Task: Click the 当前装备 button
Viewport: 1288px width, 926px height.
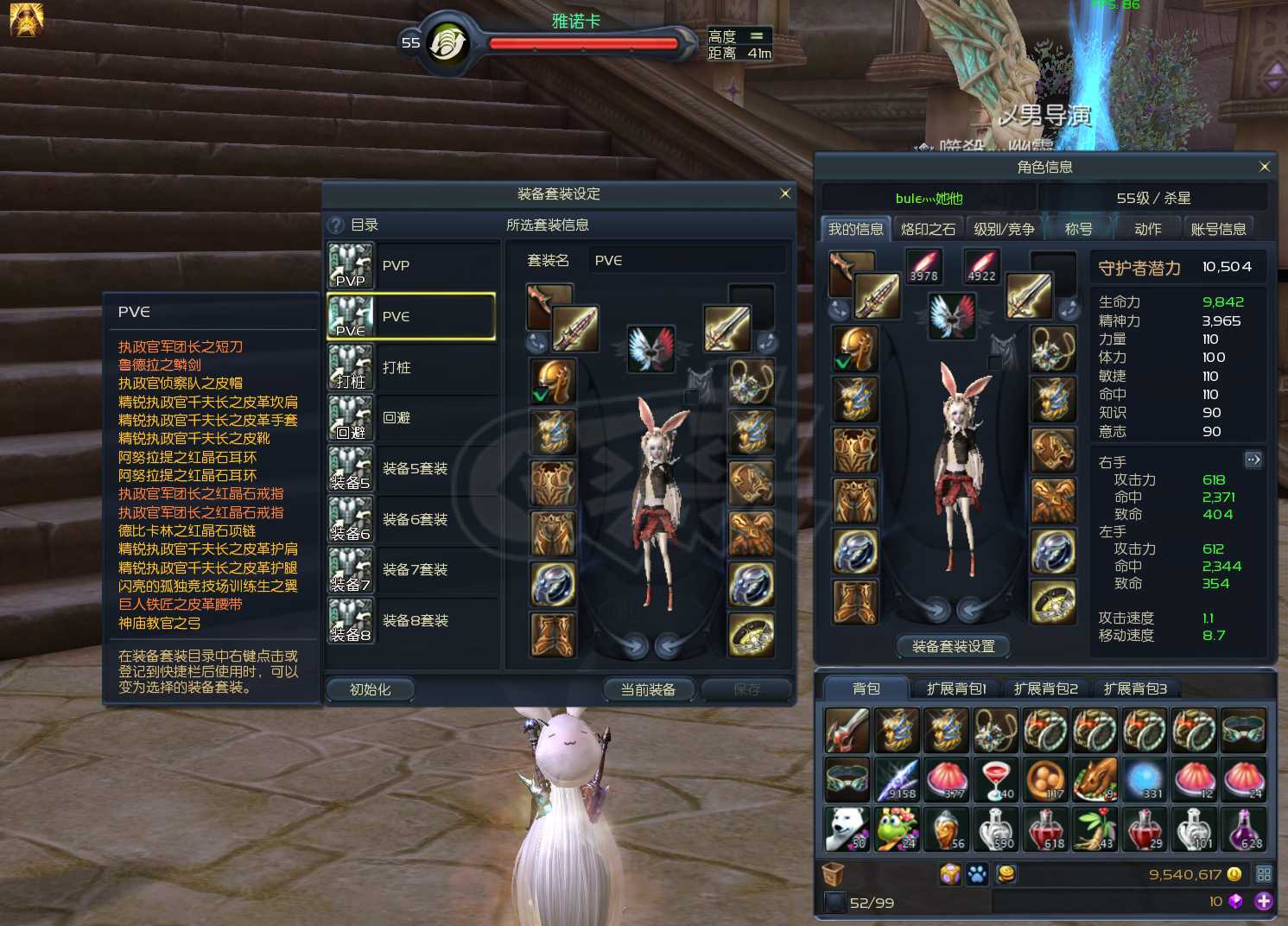Action: click(x=648, y=689)
